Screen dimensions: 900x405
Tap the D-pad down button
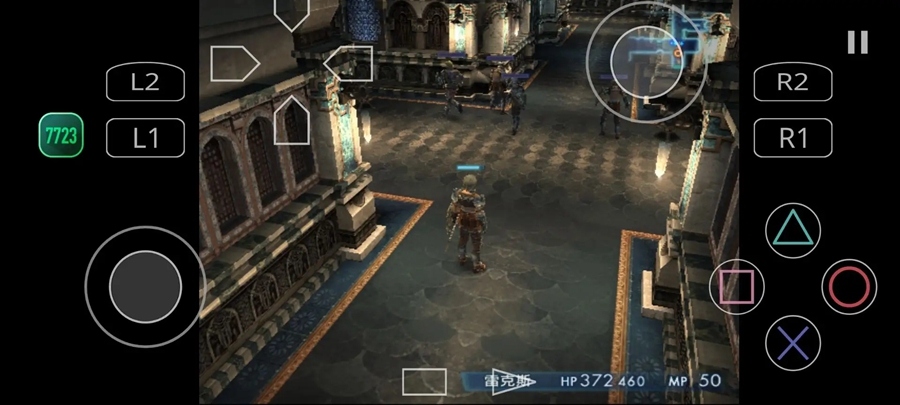pos(291,120)
